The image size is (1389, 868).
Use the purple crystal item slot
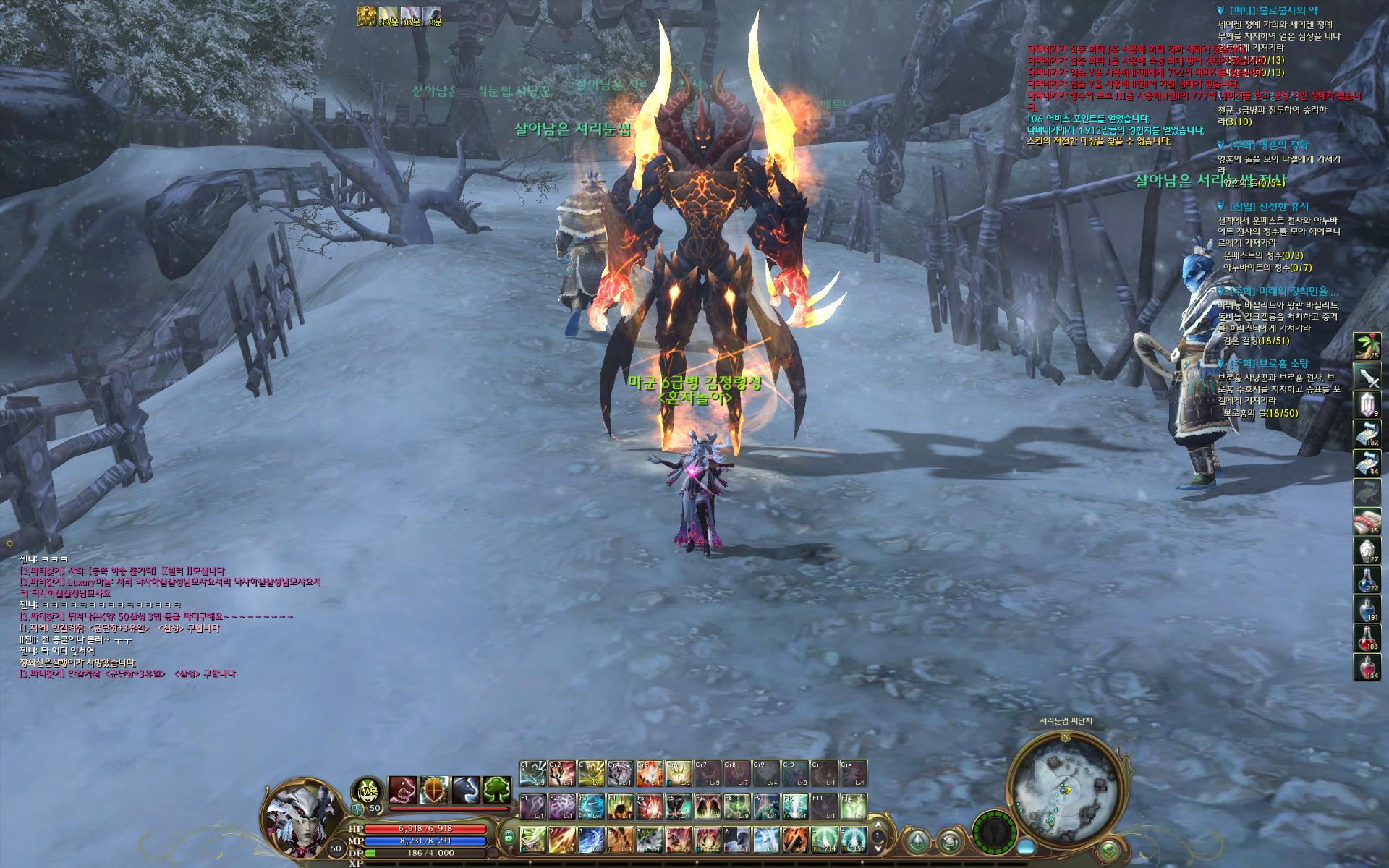tap(1367, 405)
